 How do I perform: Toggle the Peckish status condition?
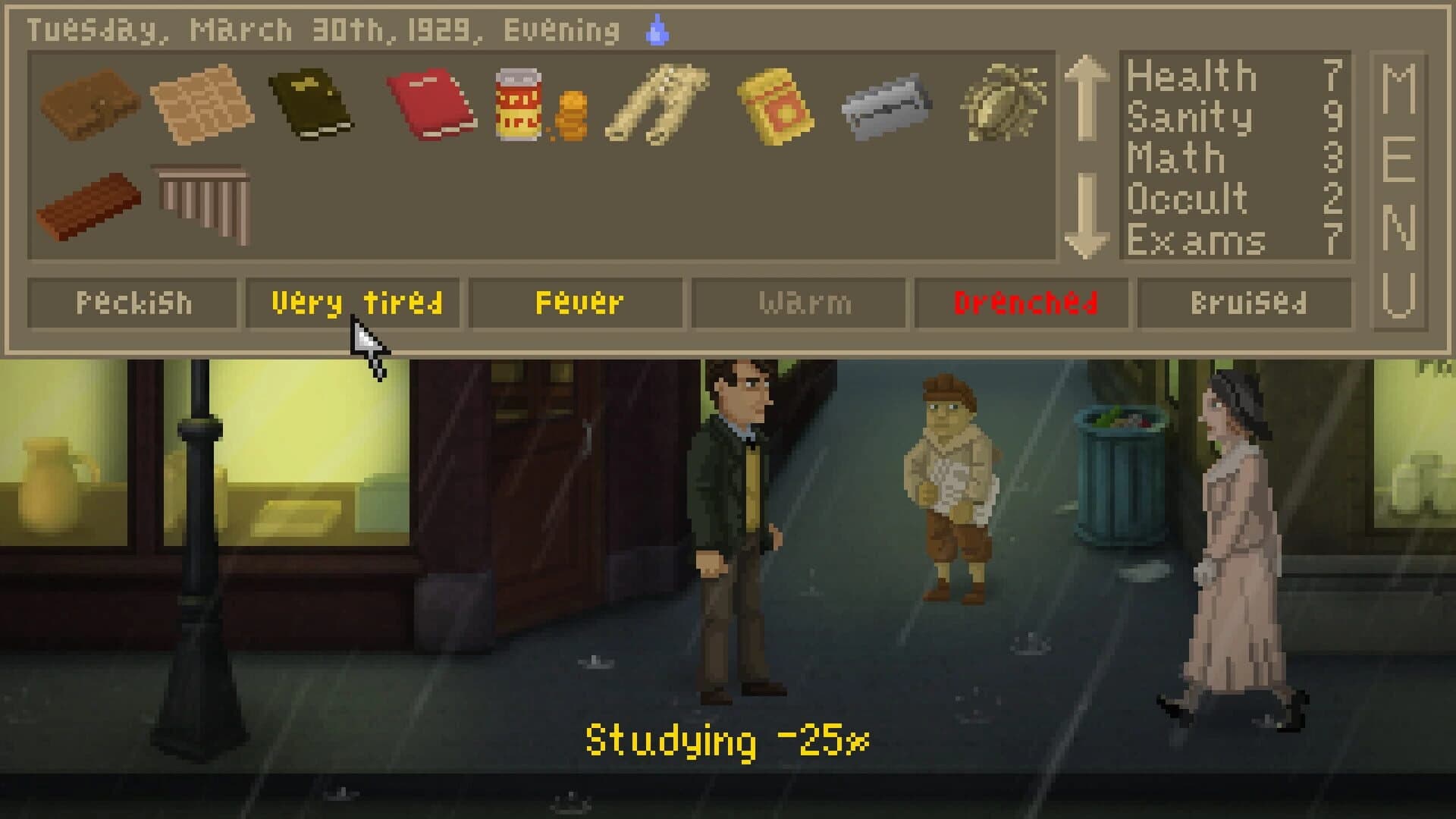click(x=135, y=302)
